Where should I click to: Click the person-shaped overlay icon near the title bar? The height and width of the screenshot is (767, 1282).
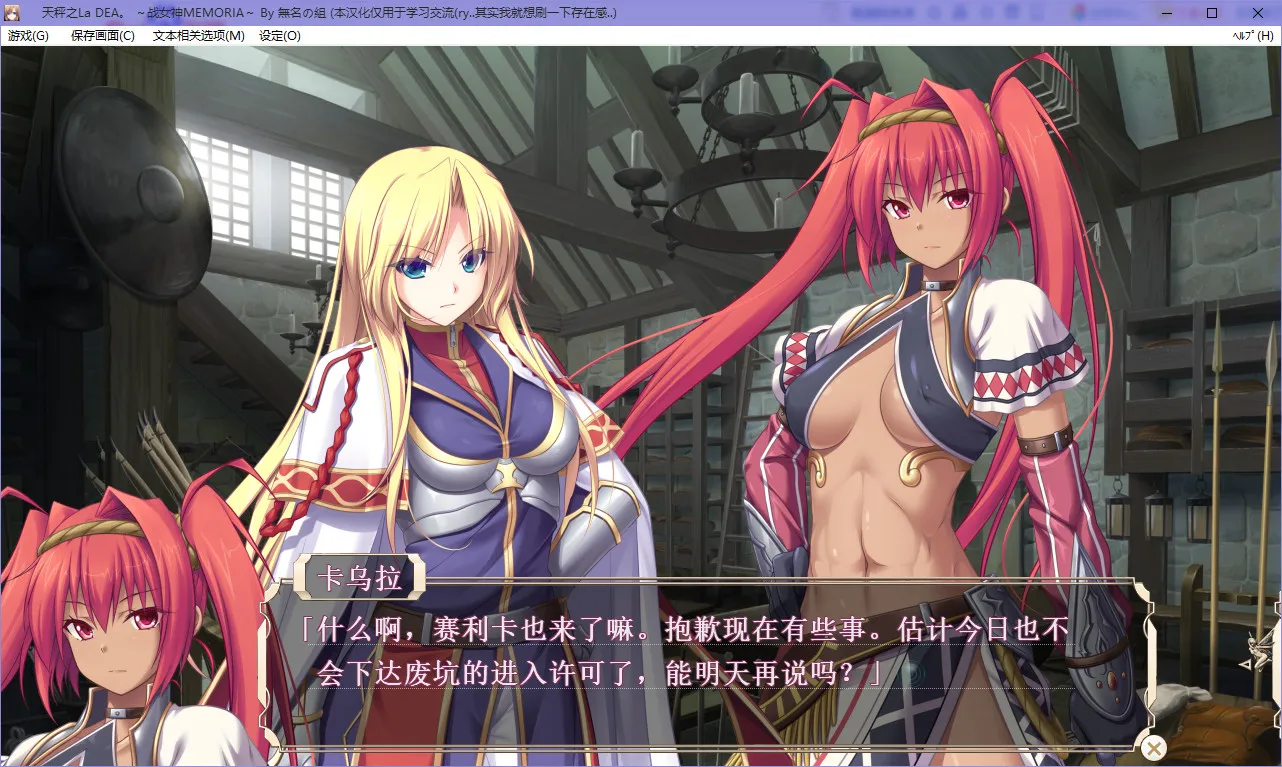961,12
